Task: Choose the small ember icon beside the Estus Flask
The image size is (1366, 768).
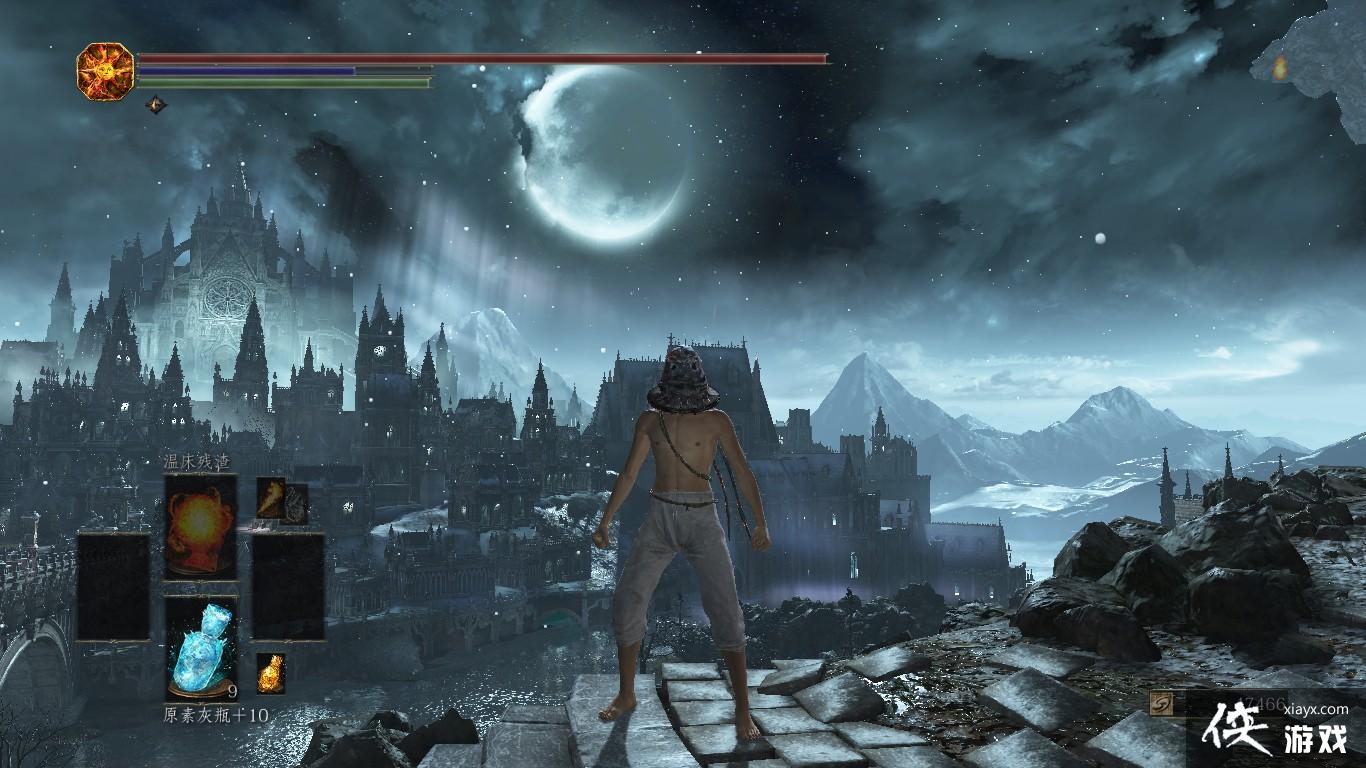Action: point(270,673)
